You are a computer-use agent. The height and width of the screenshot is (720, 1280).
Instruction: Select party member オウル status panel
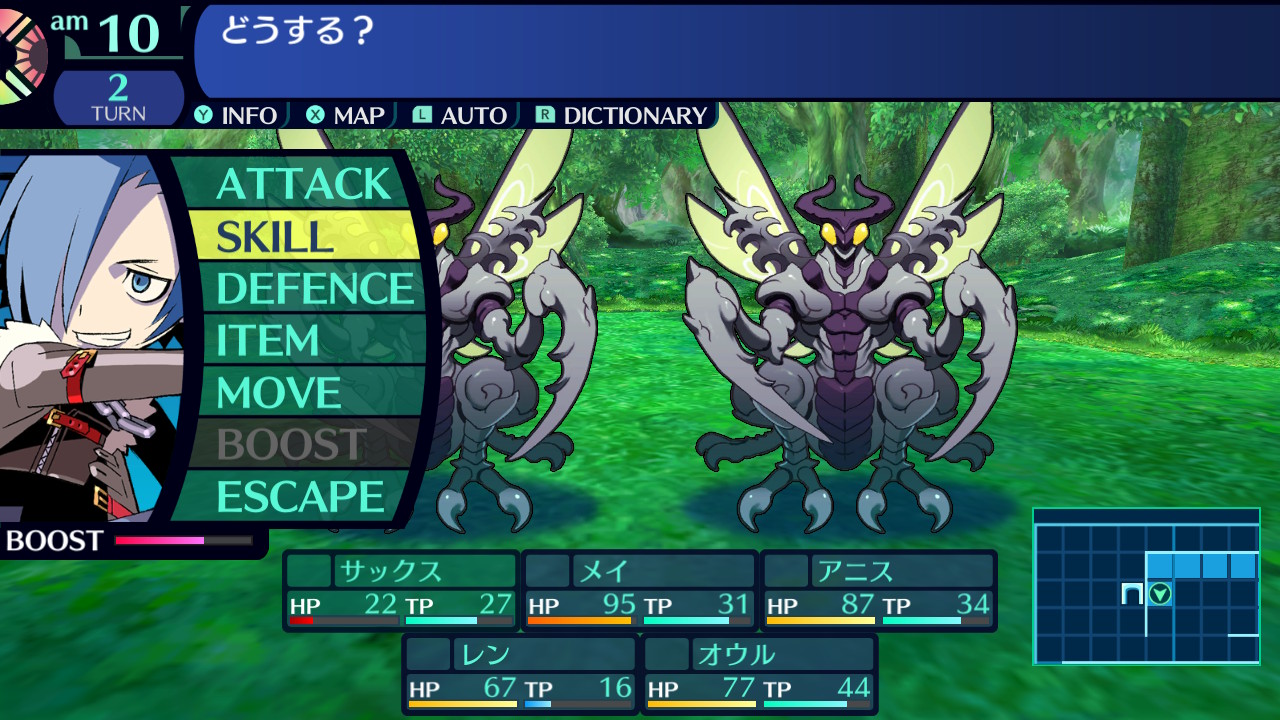pos(759,674)
